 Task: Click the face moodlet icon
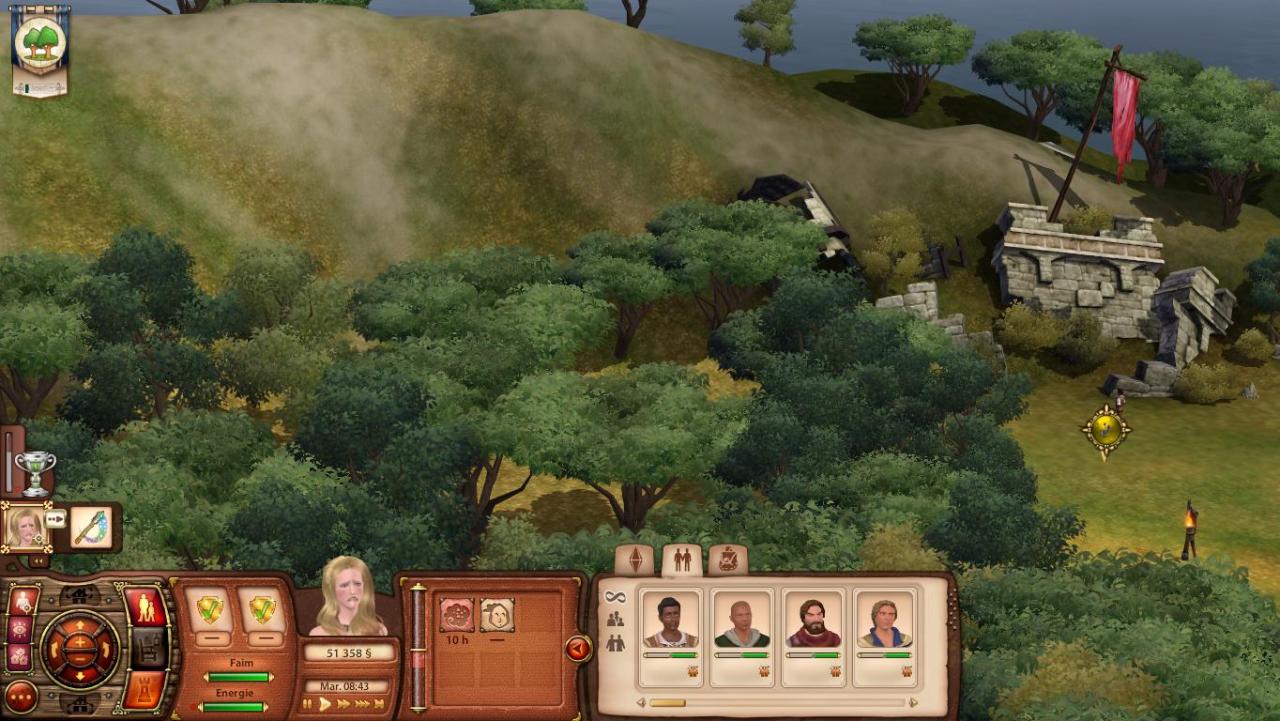(496, 614)
